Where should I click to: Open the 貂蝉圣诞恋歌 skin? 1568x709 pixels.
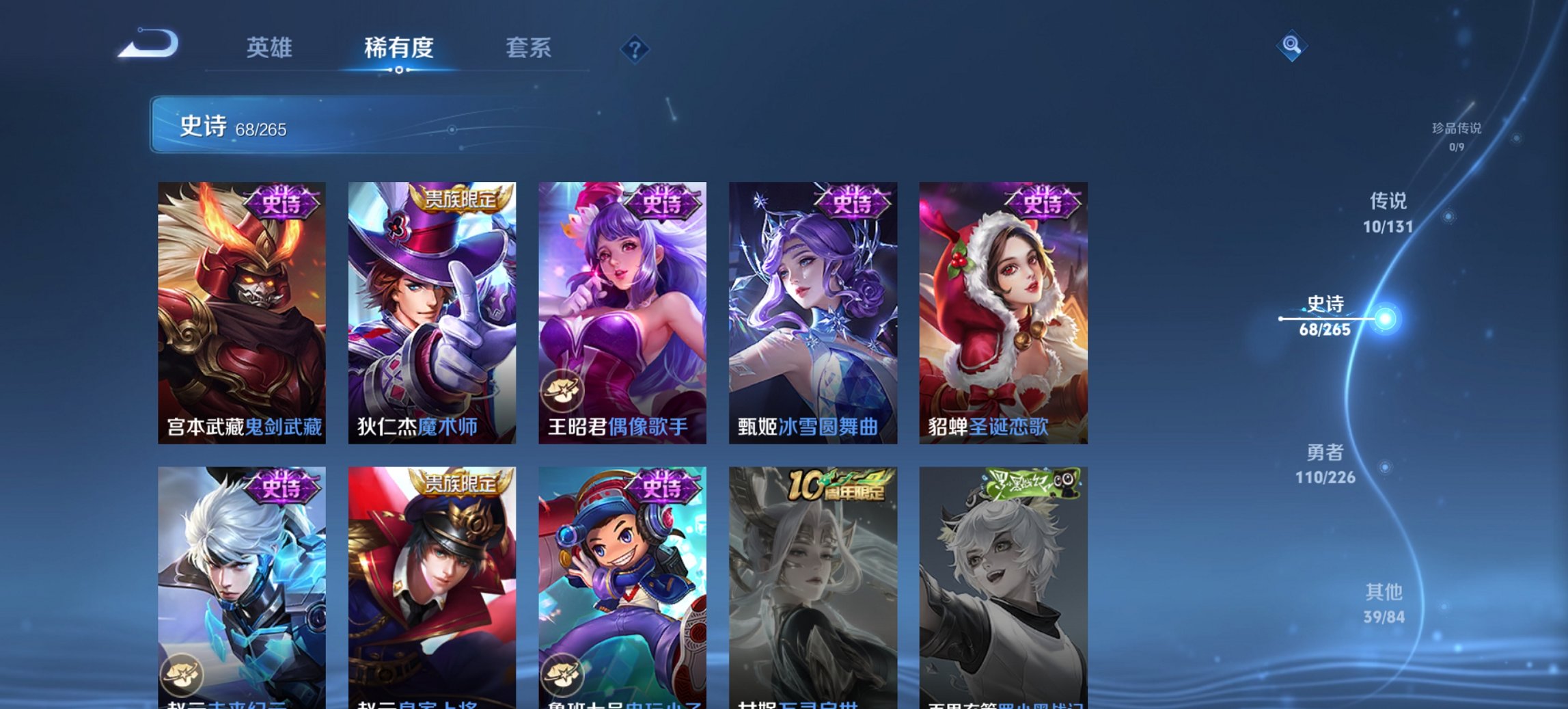(x=1002, y=306)
